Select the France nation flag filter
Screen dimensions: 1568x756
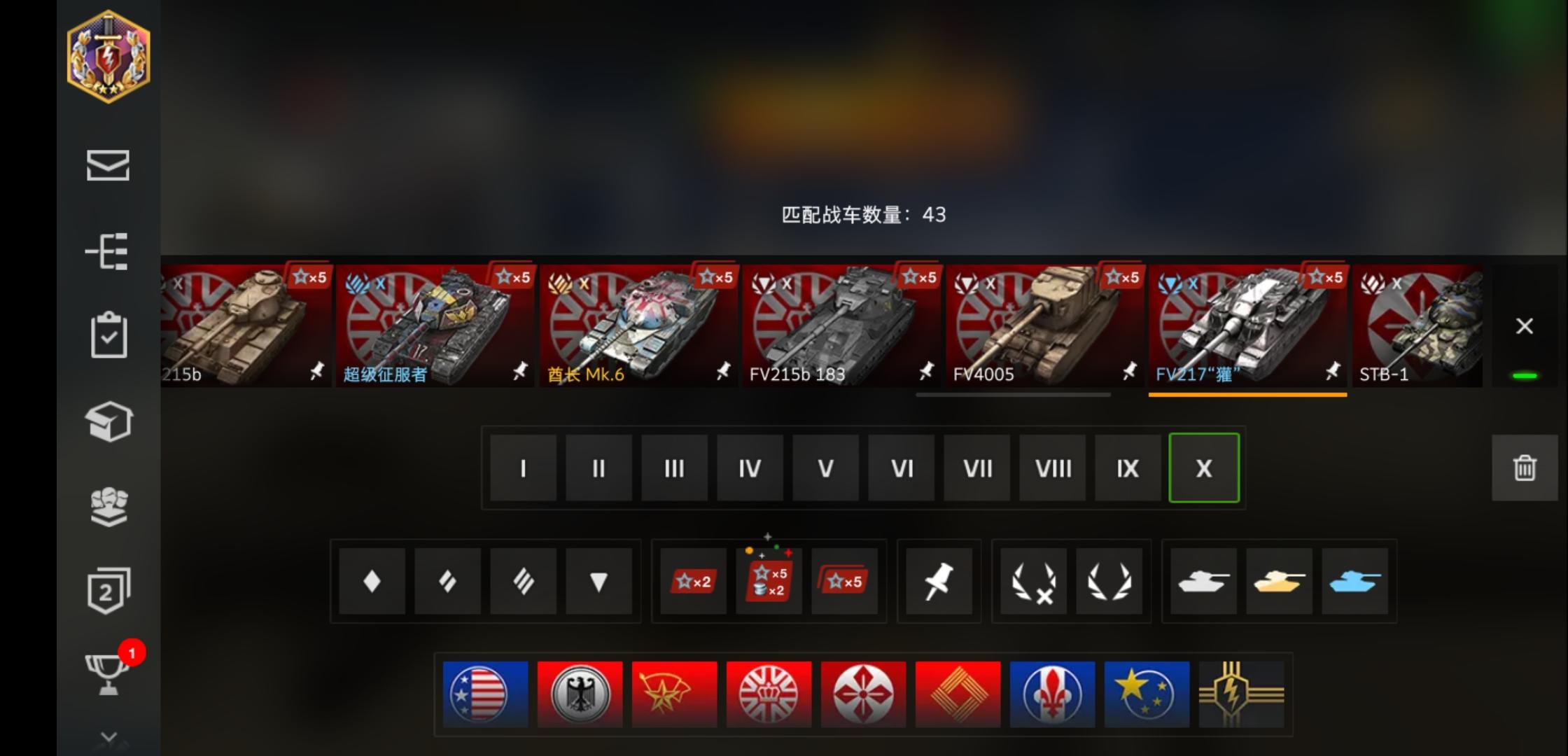[x=1052, y=694]
